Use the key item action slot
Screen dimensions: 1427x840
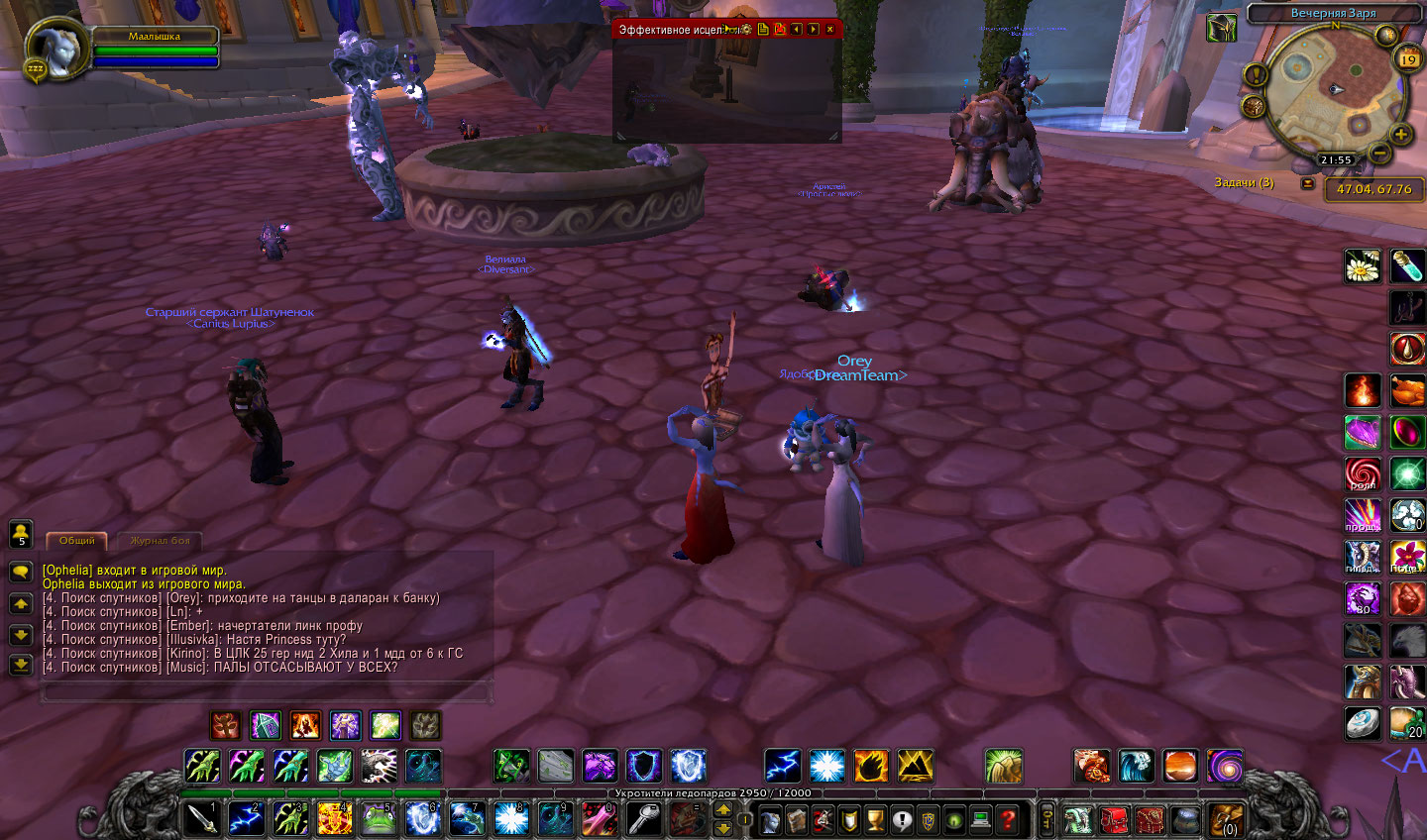644,819
